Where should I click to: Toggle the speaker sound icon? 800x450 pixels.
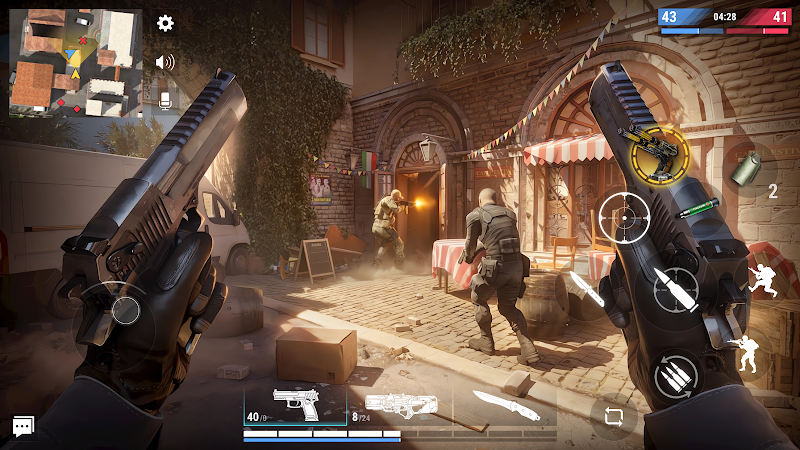pos(165,62)
